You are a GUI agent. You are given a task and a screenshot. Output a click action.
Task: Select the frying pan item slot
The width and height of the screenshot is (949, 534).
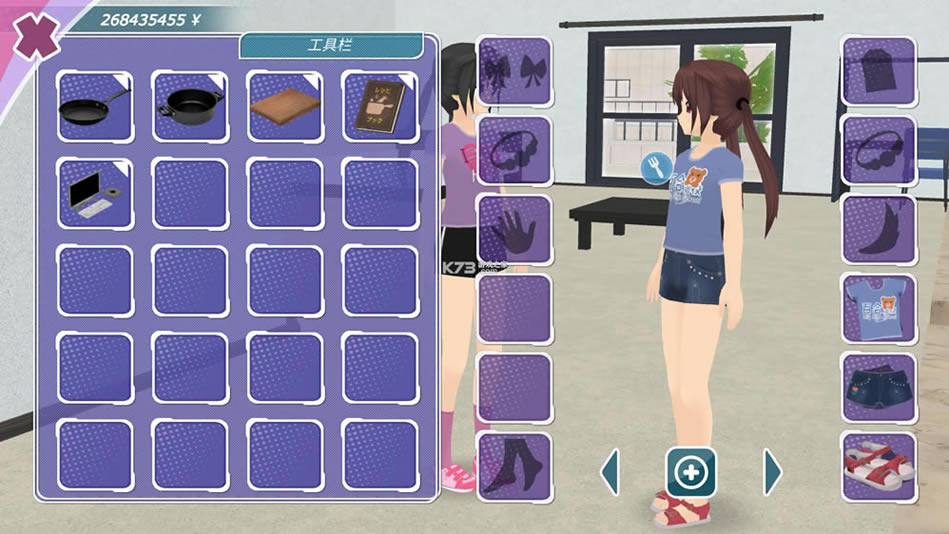point(95,106)
